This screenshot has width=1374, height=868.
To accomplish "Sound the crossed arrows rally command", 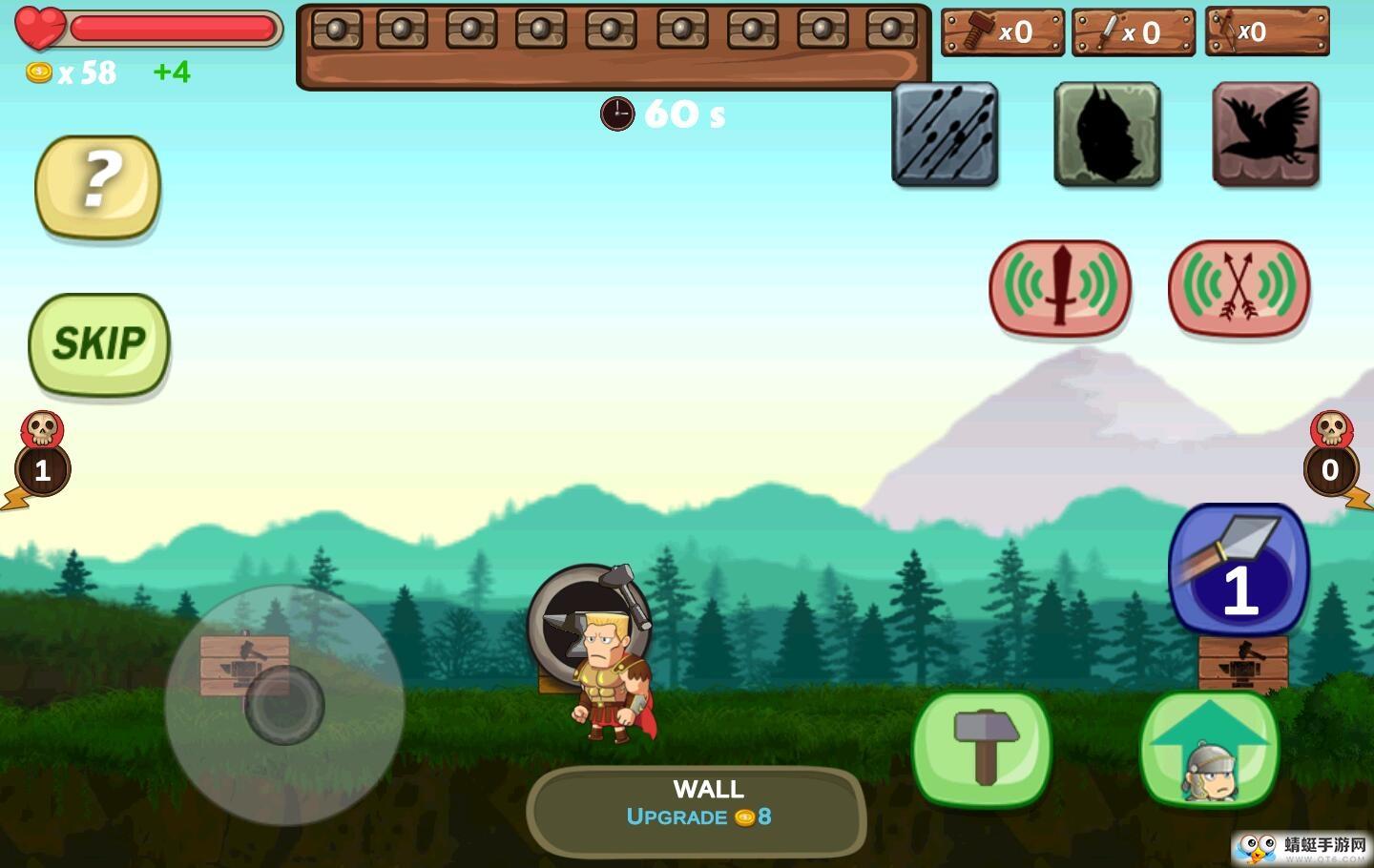I will tap(1239, 287).
